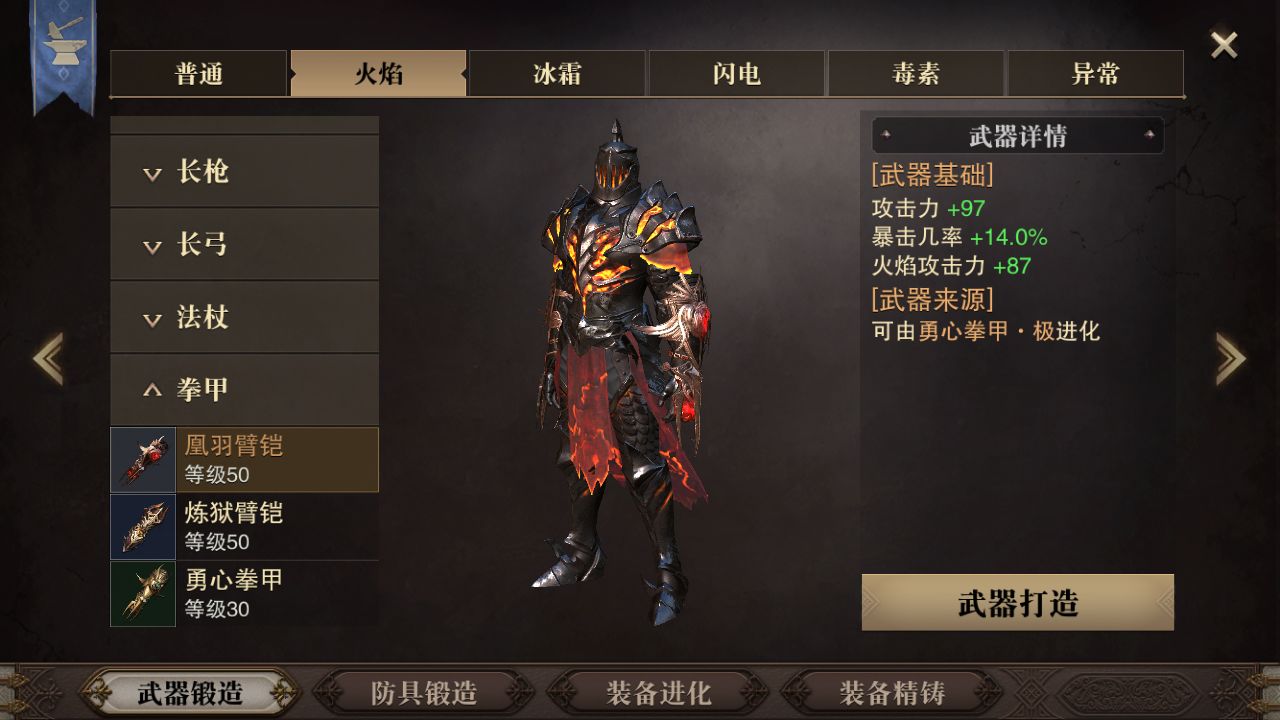
Task: Collapse the 拳甲 weapon category
Action: (244, 390)
